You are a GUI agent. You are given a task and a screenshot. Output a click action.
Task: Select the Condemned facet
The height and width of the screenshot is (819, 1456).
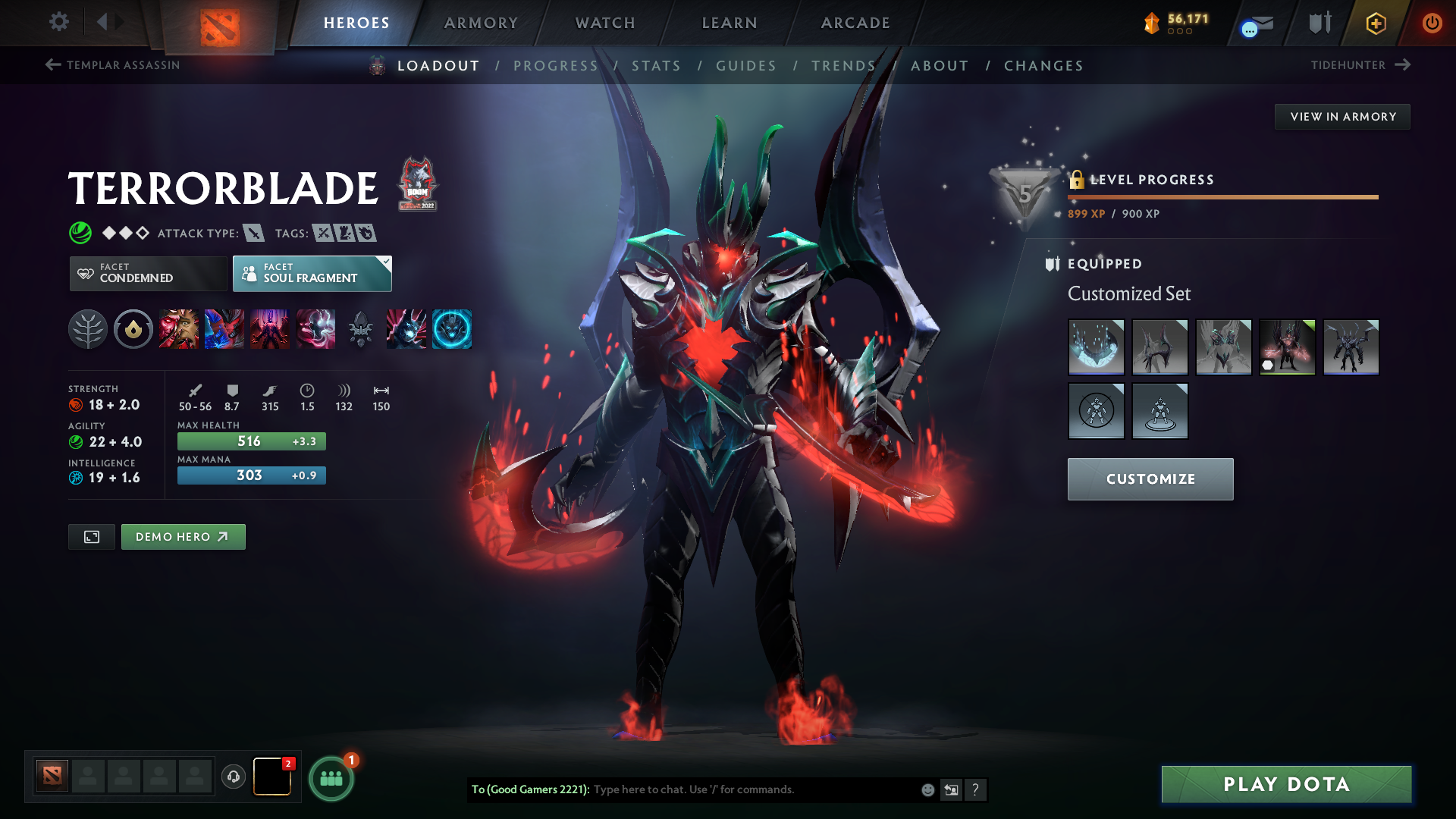(x=147, y=273)
